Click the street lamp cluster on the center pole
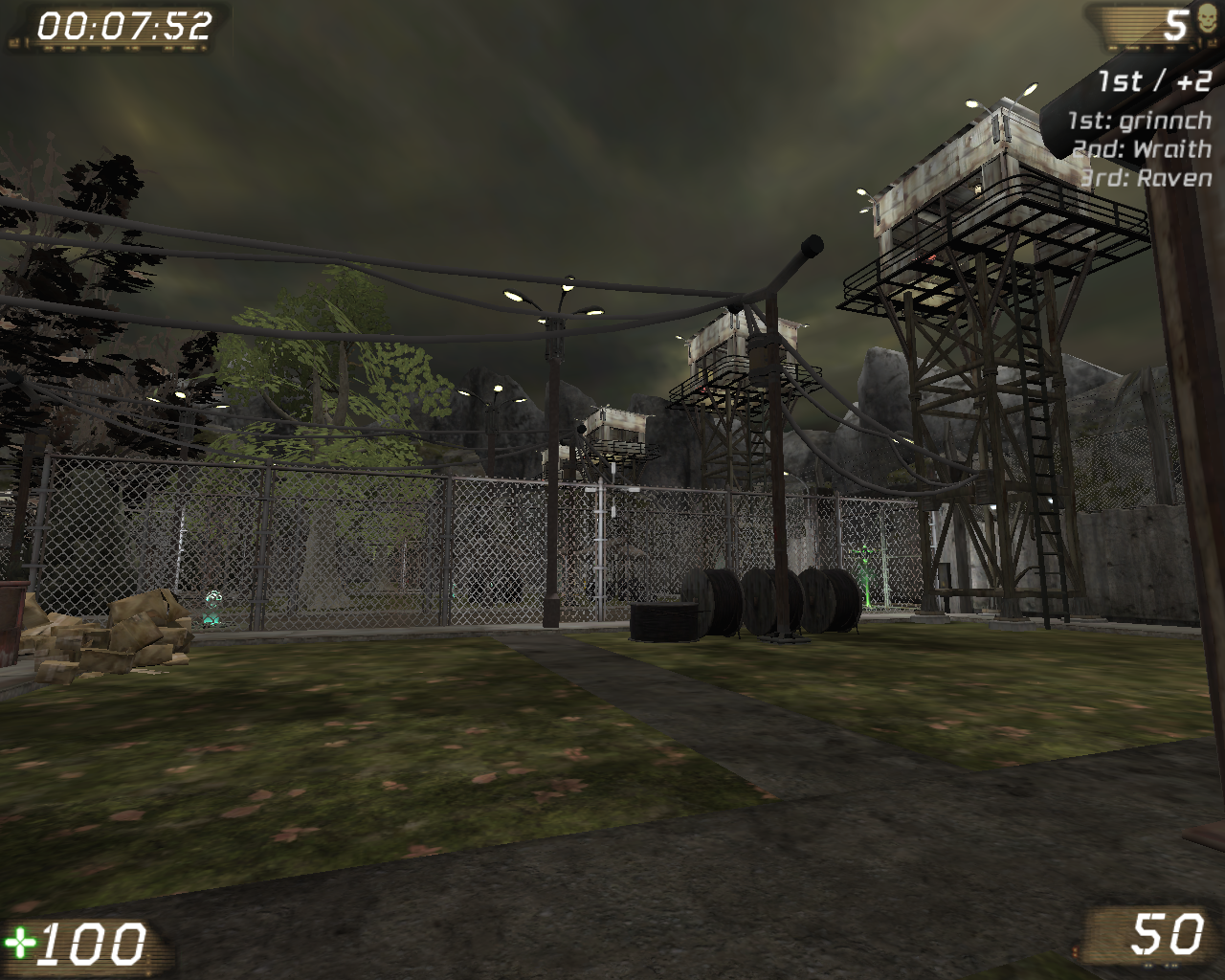1225x980 pixels. tap(557, 300)
